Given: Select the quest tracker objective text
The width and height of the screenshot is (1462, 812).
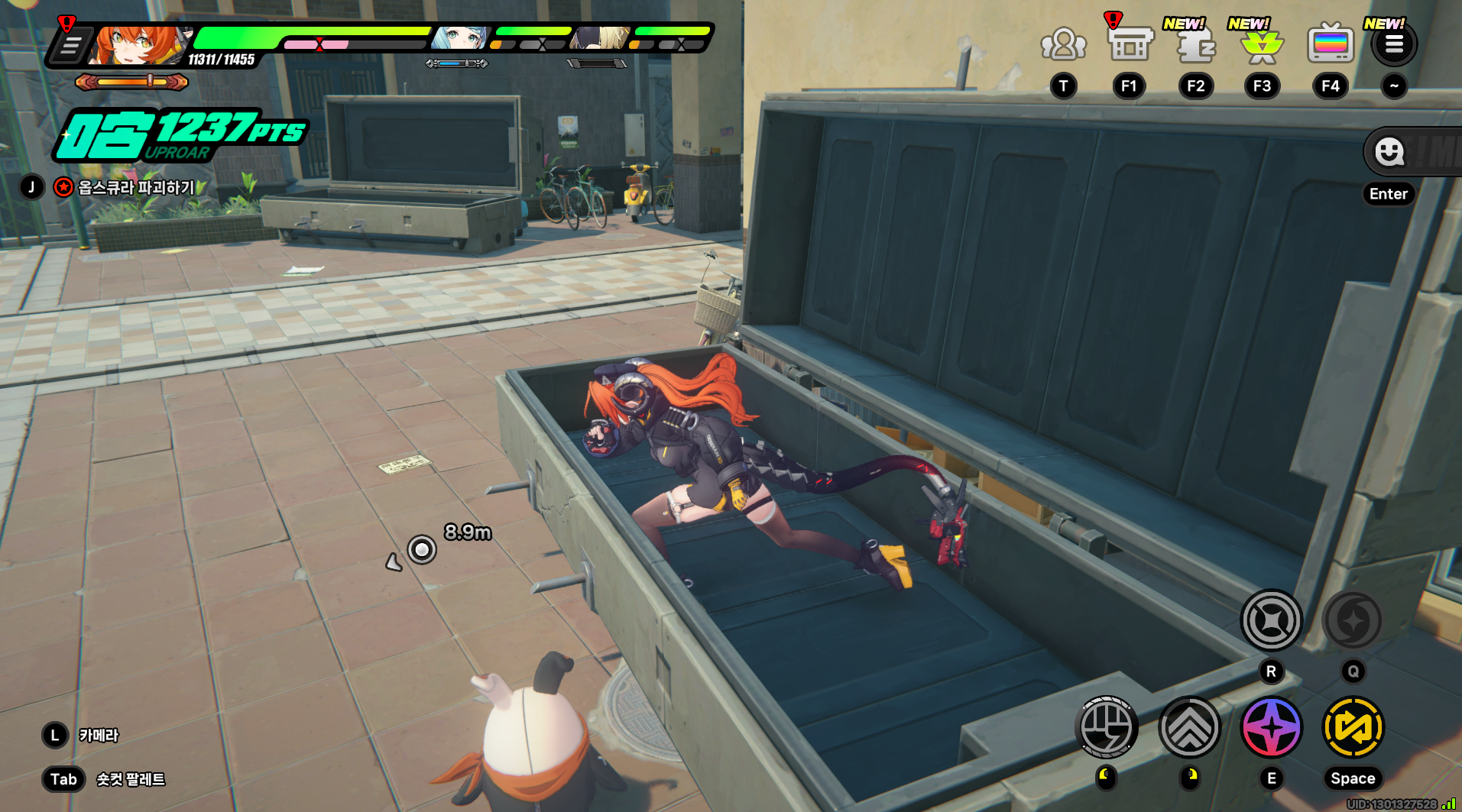Looking at the screenshot, I should point(136,187).
